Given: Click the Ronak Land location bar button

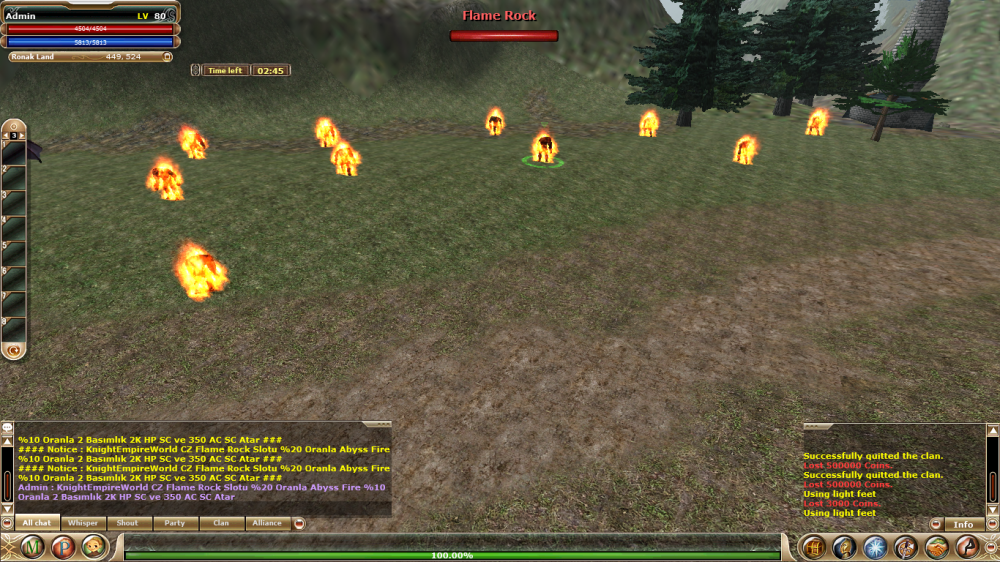Looking at the screenshot, I should pyautogui.click(x=88, y=57).
